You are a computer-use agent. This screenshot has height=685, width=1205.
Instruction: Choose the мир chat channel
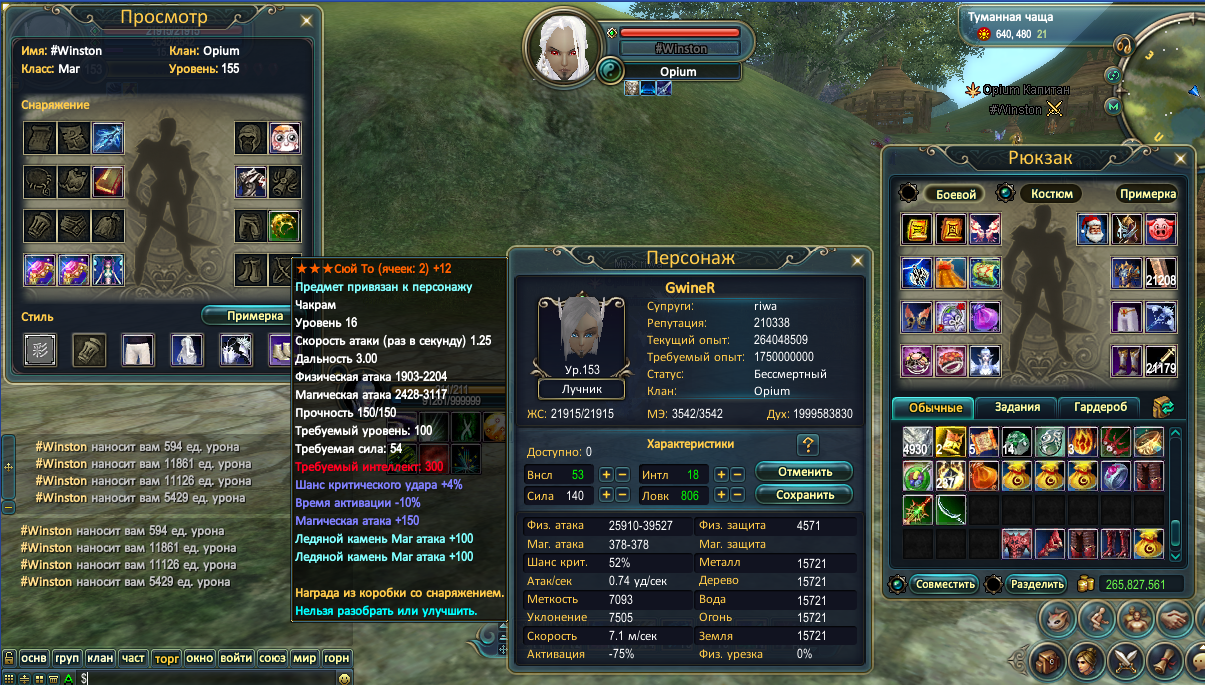[x=305, y=658]
